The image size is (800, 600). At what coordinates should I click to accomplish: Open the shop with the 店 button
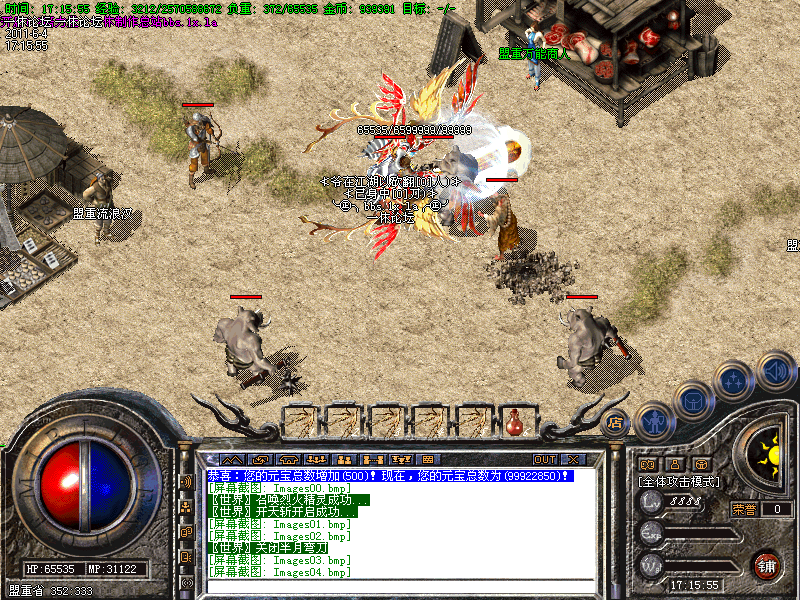[616, 421]
